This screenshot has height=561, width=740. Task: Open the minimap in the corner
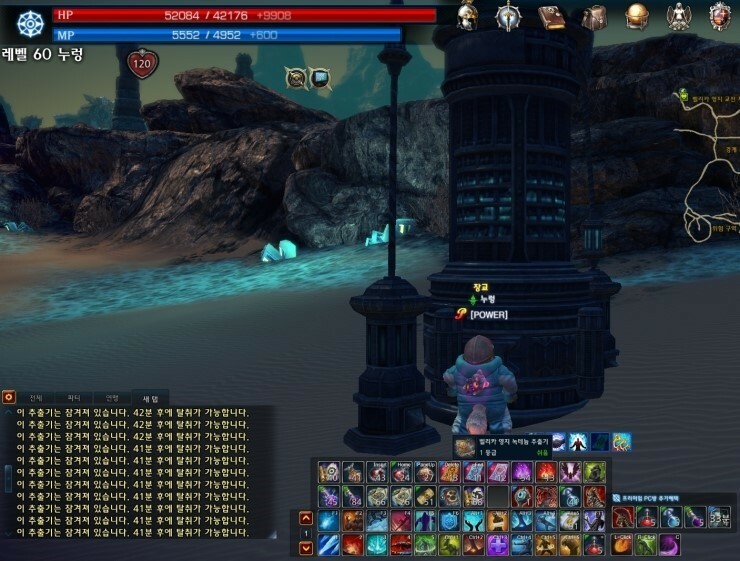pyautogui.click(x=710, y=160)
